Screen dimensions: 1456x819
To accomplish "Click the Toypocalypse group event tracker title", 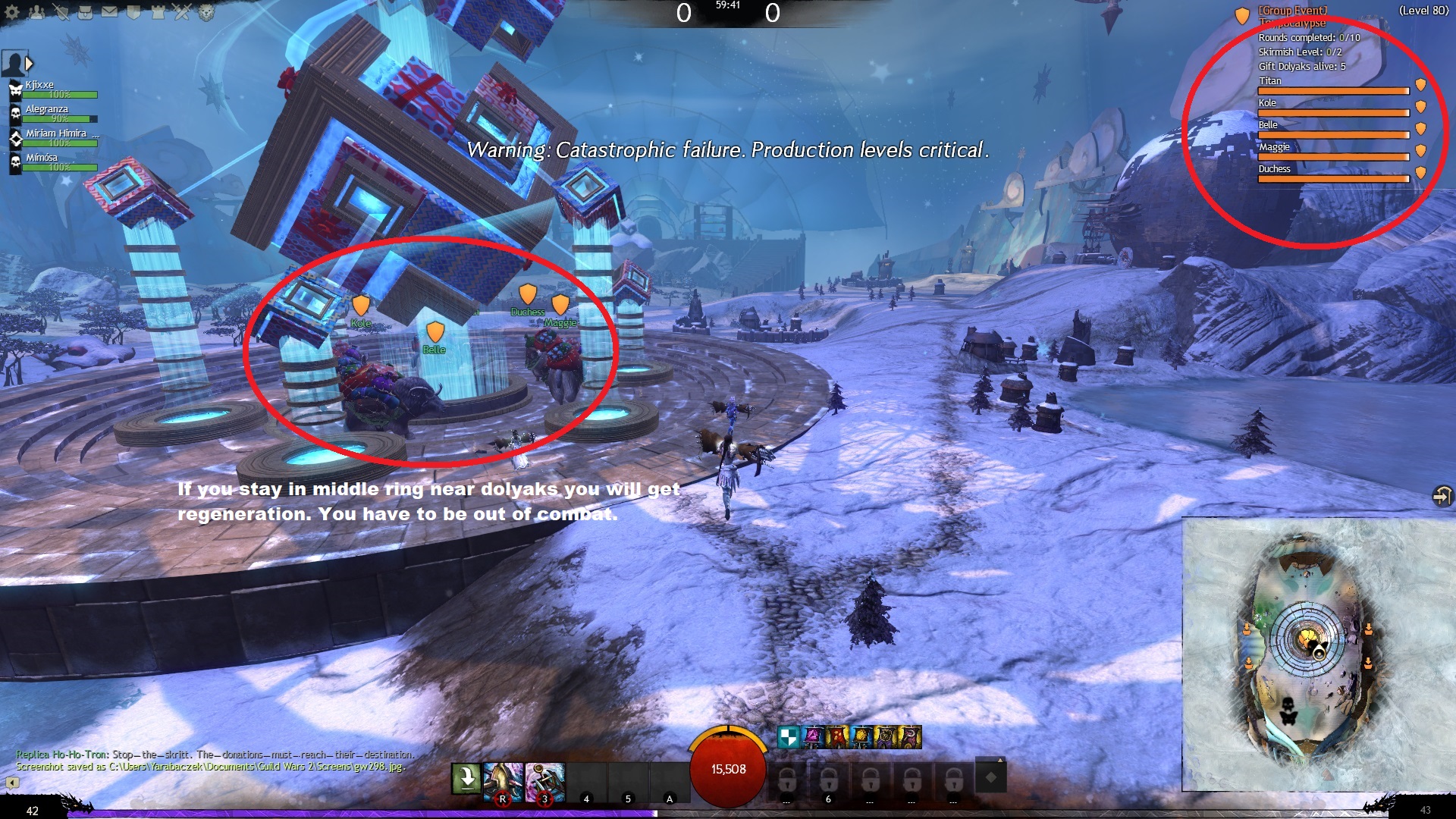I will coord(1292,16).
